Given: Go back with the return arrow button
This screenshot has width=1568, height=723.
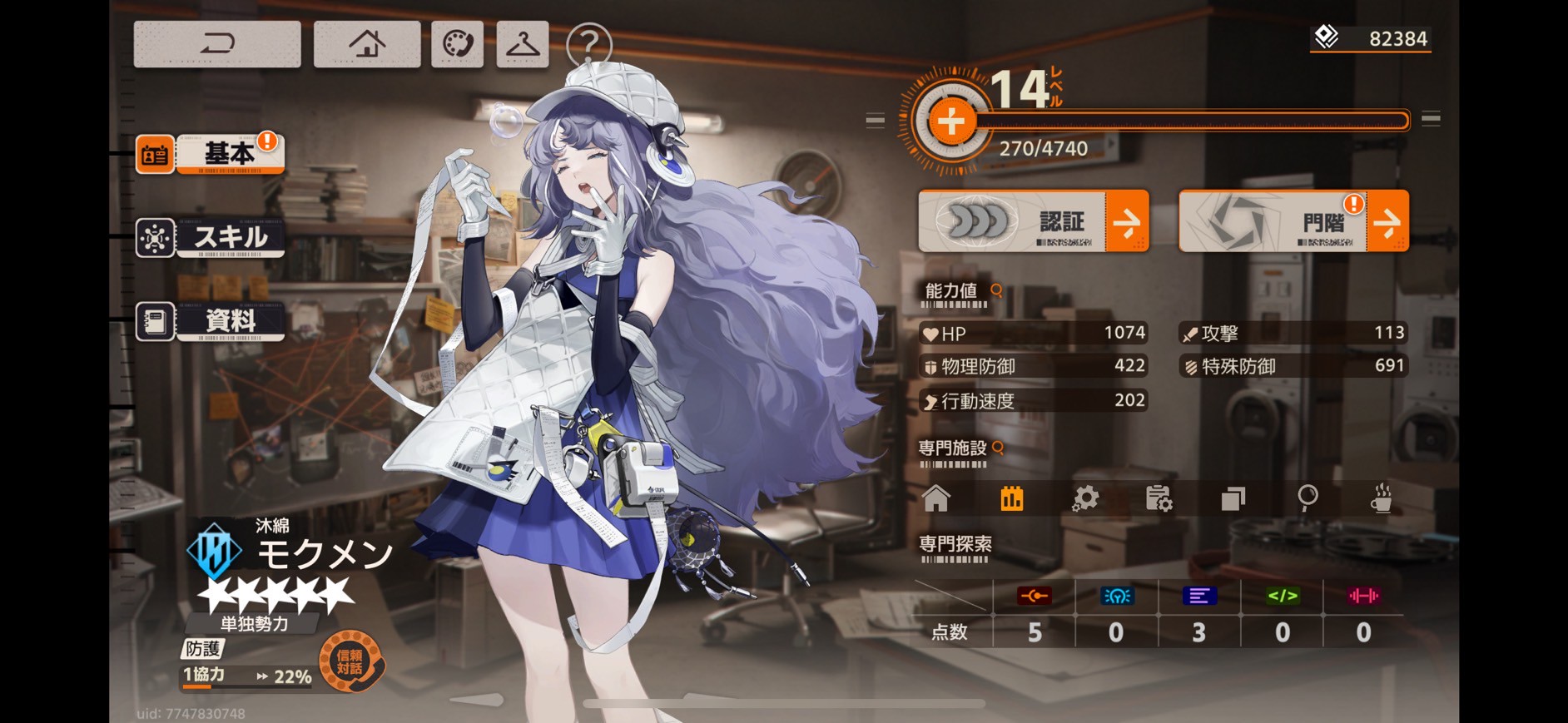Looking at the screenshot, I should 217,44.
